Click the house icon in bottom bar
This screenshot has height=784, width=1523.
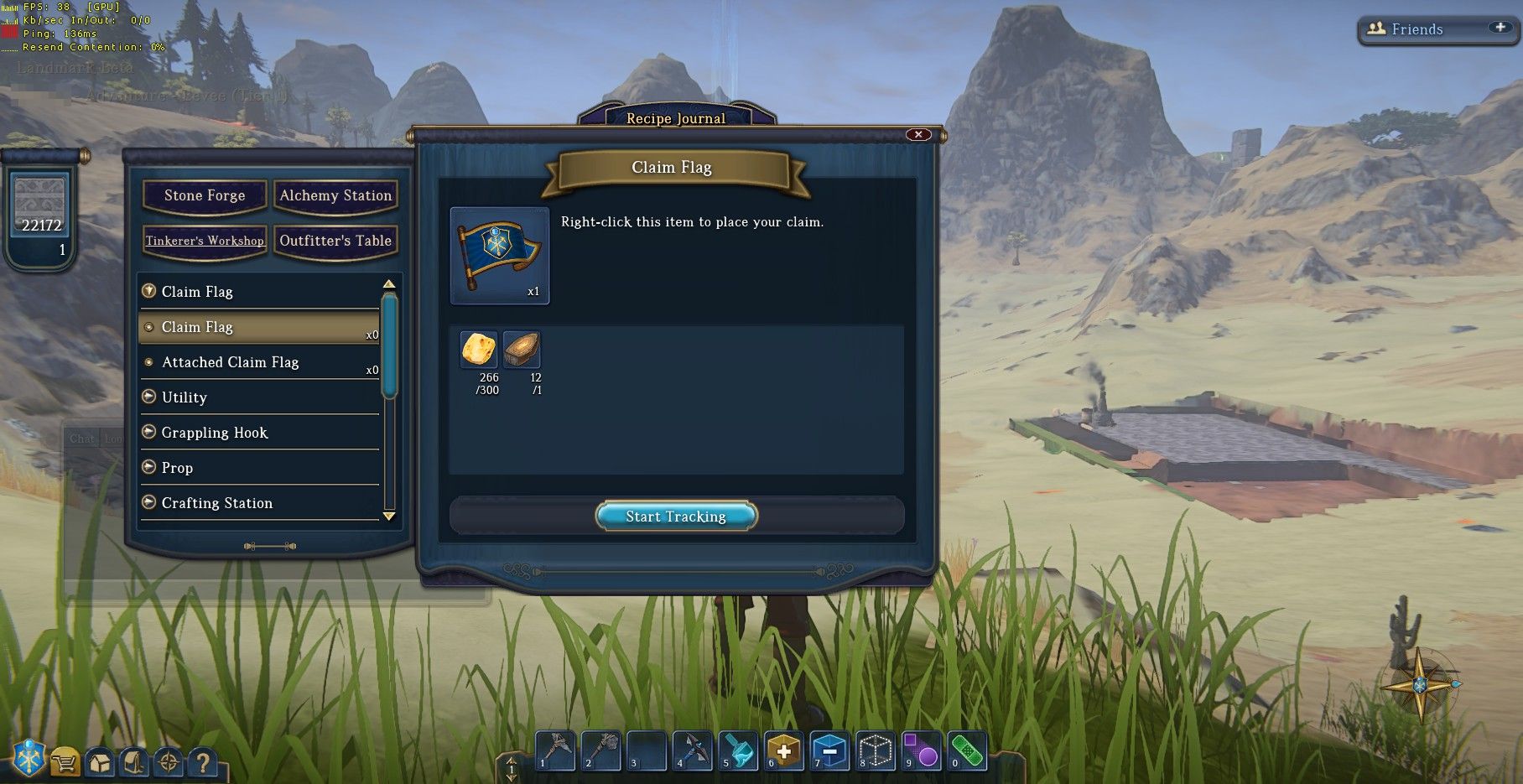100,762
